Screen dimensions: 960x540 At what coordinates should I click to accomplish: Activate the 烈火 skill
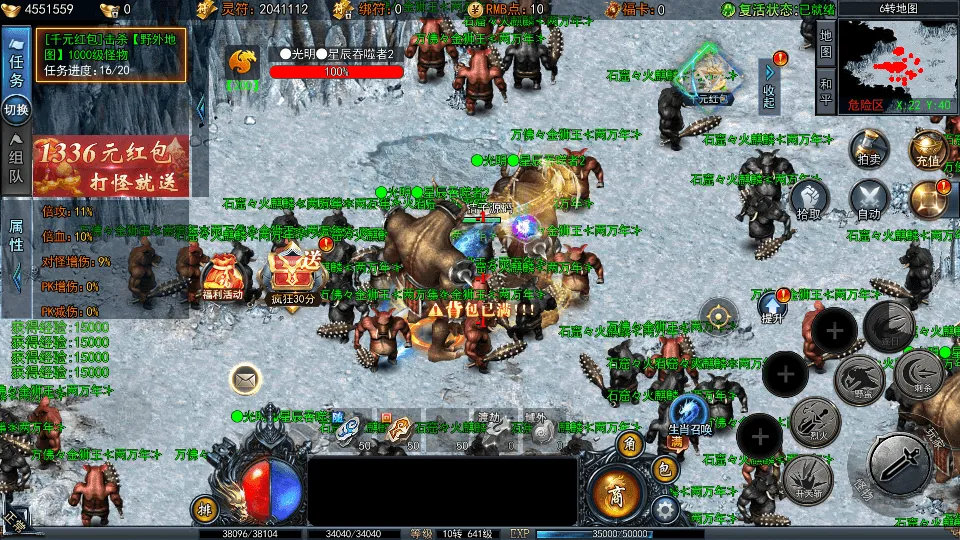(814, 421)
